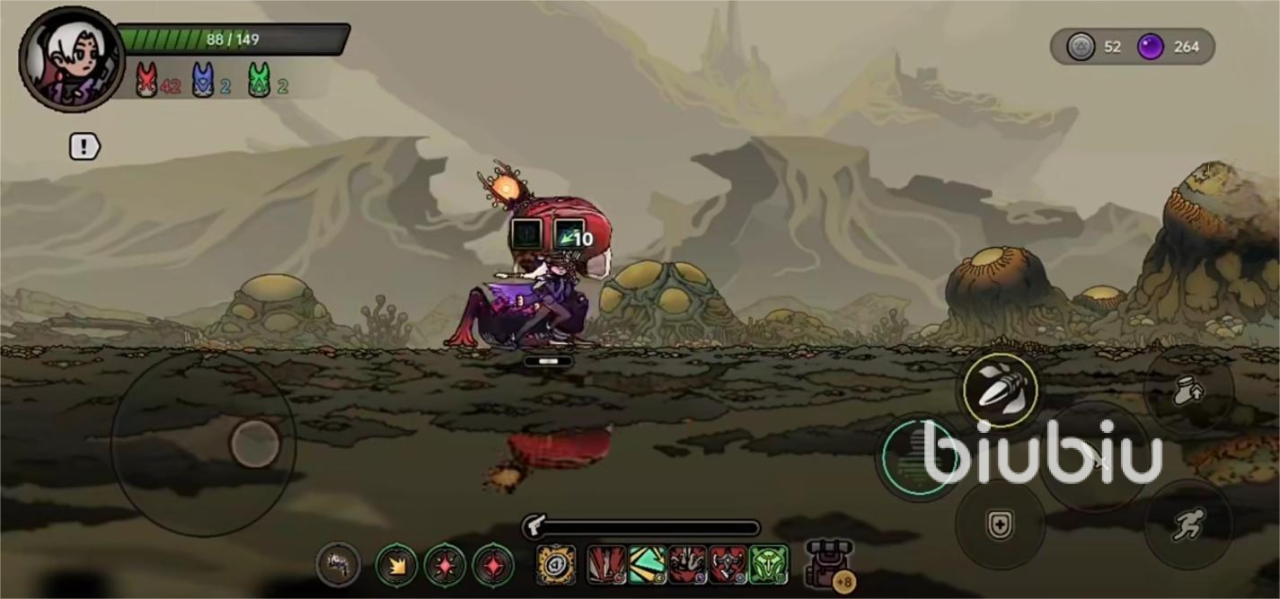Select the yellow arrow burst skill
Screen dimensions: 1280x599
(x=396, y=566)
